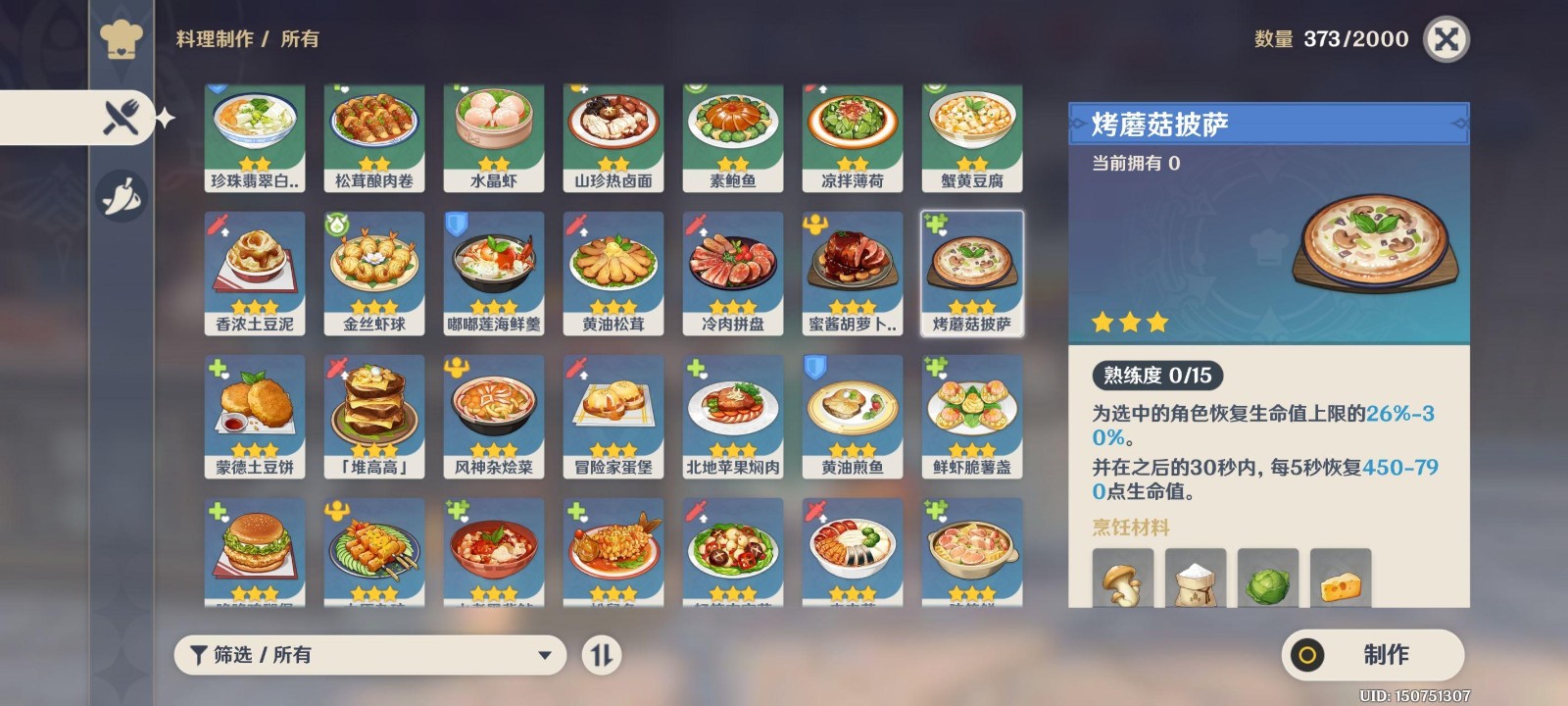Select the 蒙德土豆饼 recipe
Screen dimensions: 1568x706
tap(254, 414)
